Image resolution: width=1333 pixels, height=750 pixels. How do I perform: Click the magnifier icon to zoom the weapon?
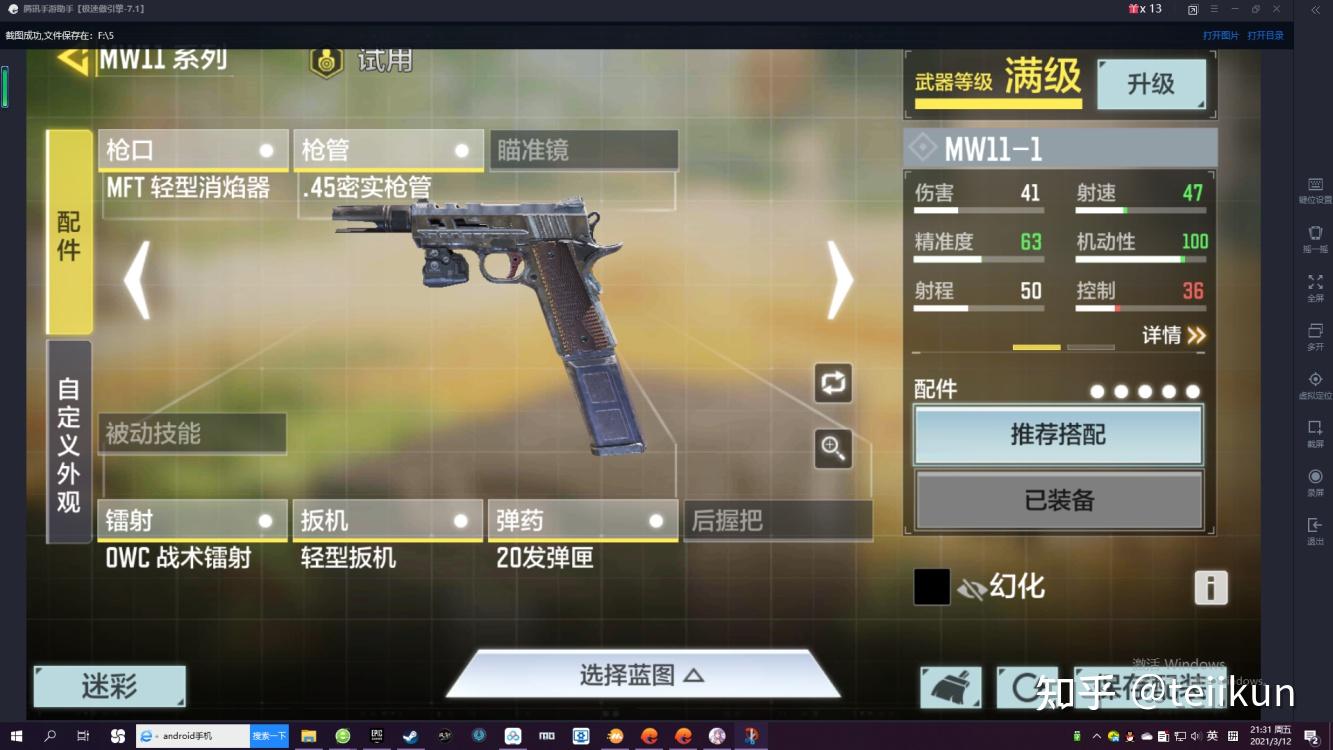click(833, 448)
